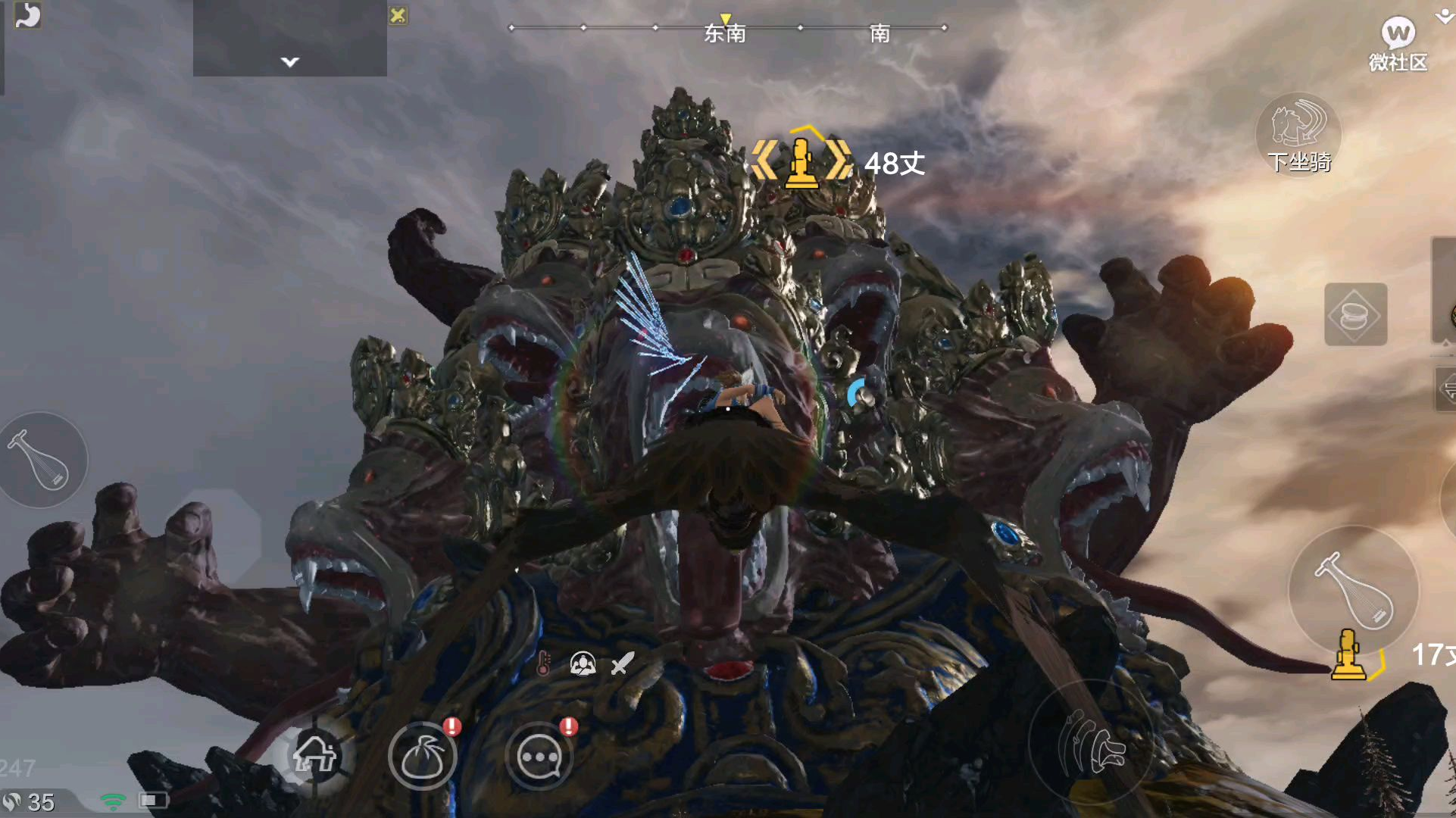
Task: Activate the diamond-framed item button
Action: click(x=1355, y=314)
